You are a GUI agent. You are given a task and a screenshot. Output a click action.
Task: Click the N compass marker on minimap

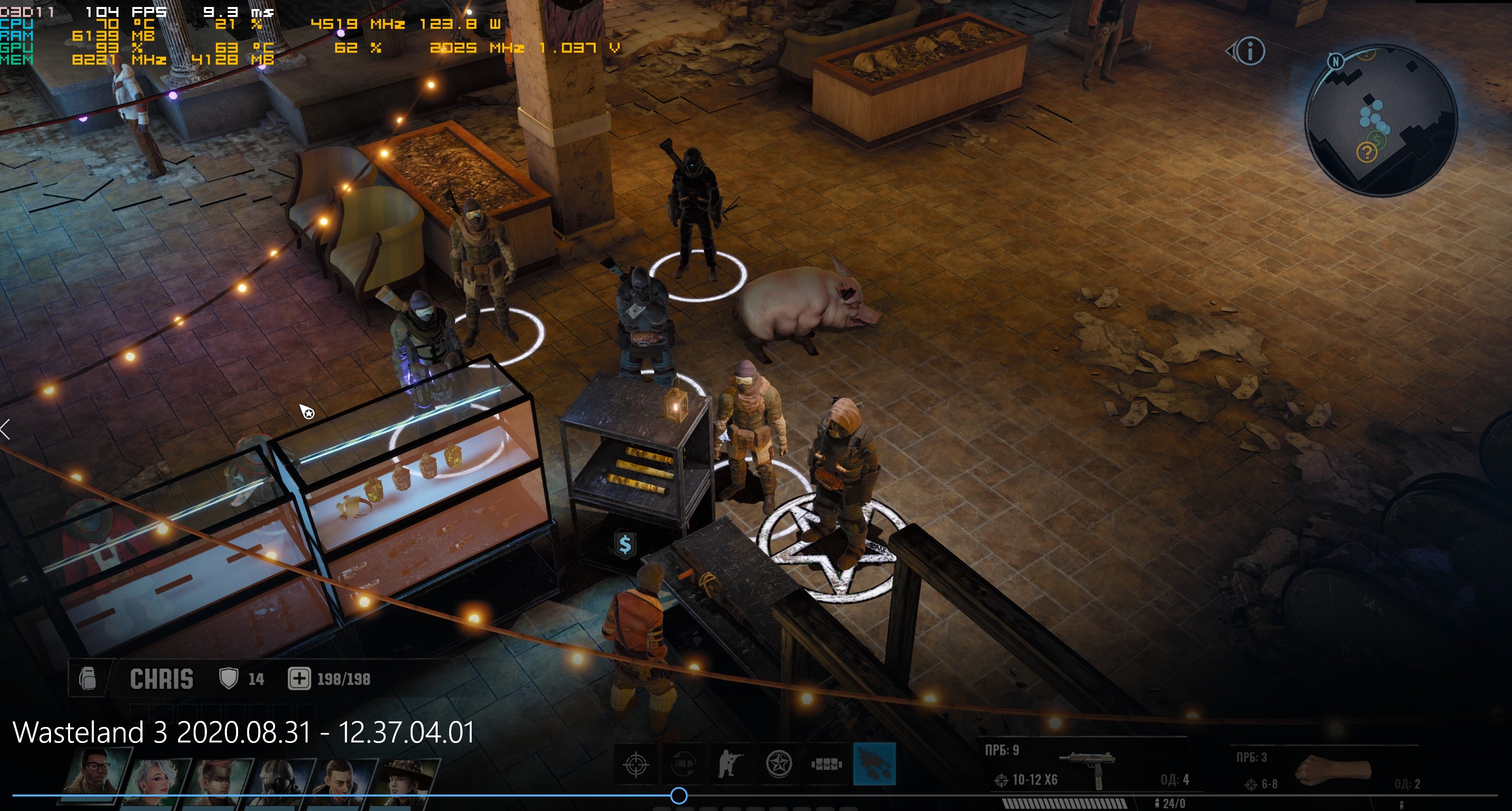tap(1336, 61)
